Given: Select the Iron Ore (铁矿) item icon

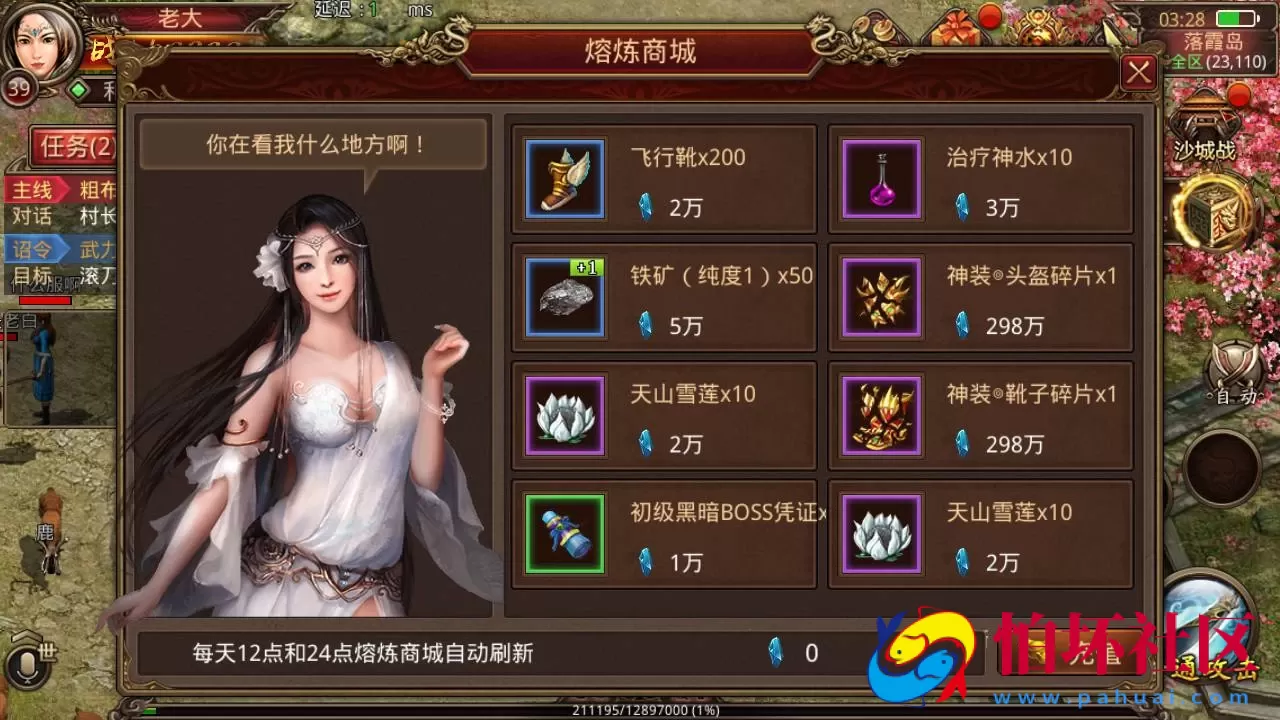Looking at the screenshot, I should pos(564,297).
